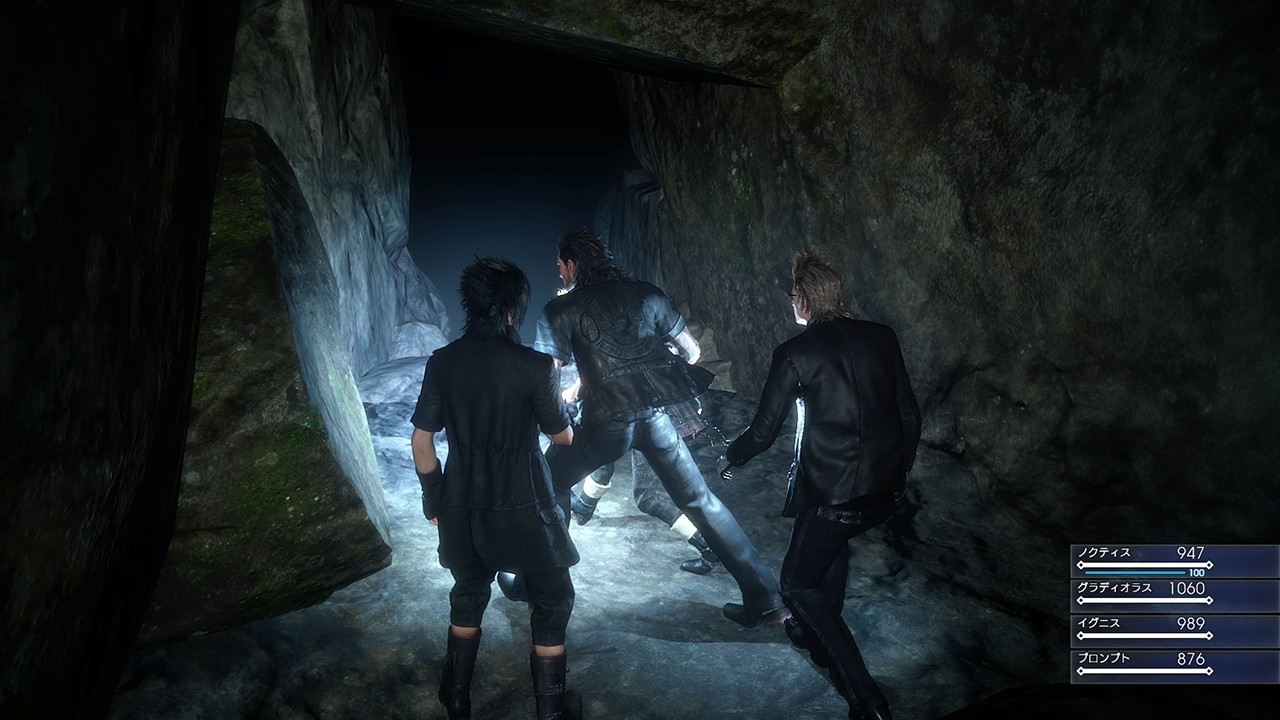Click Noctis's HP value 947
Image resolution: width=1280 pixels, height=720 pixels.
click(x=1191, y=552)
